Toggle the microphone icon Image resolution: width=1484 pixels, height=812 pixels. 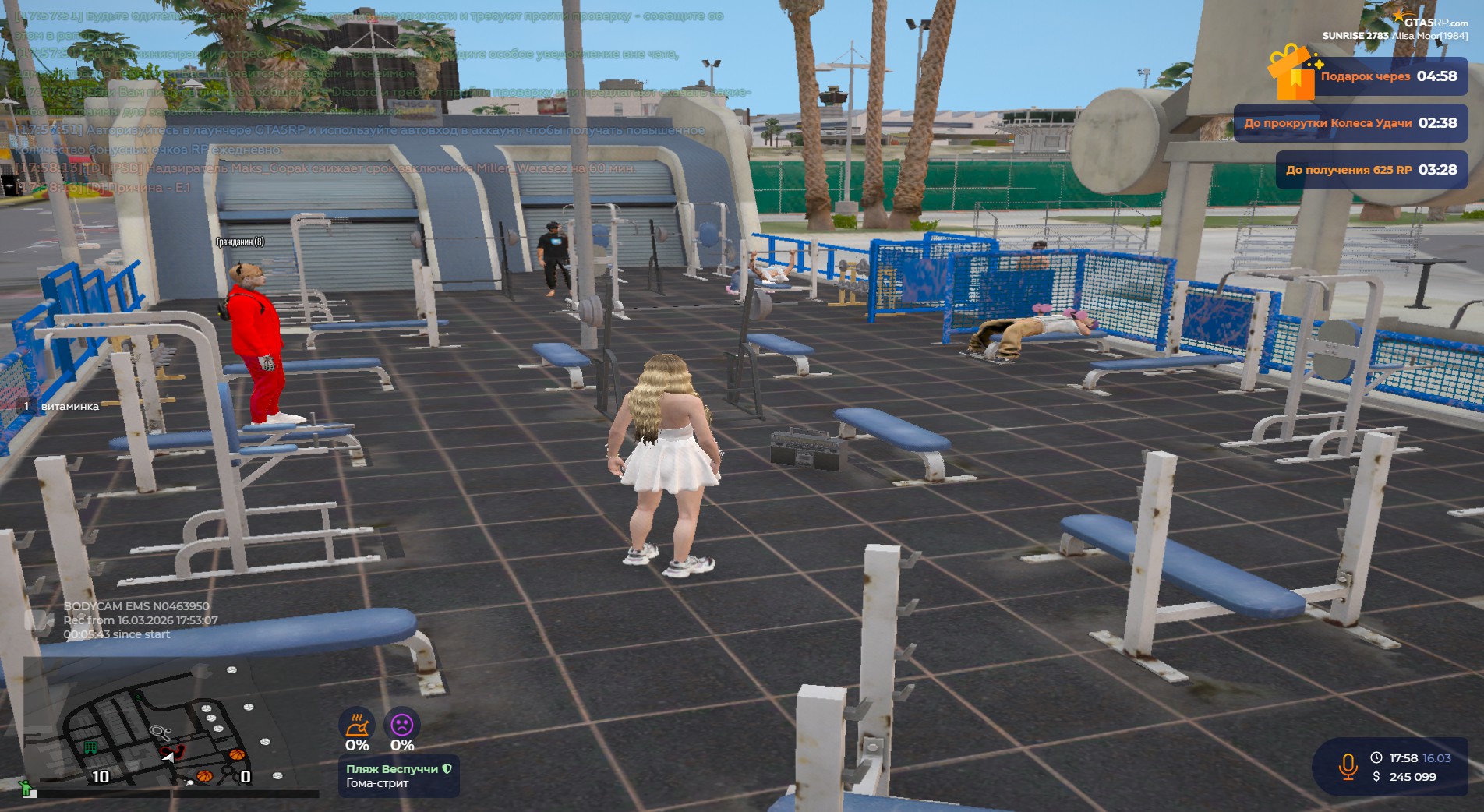[x=1347, y=767]
